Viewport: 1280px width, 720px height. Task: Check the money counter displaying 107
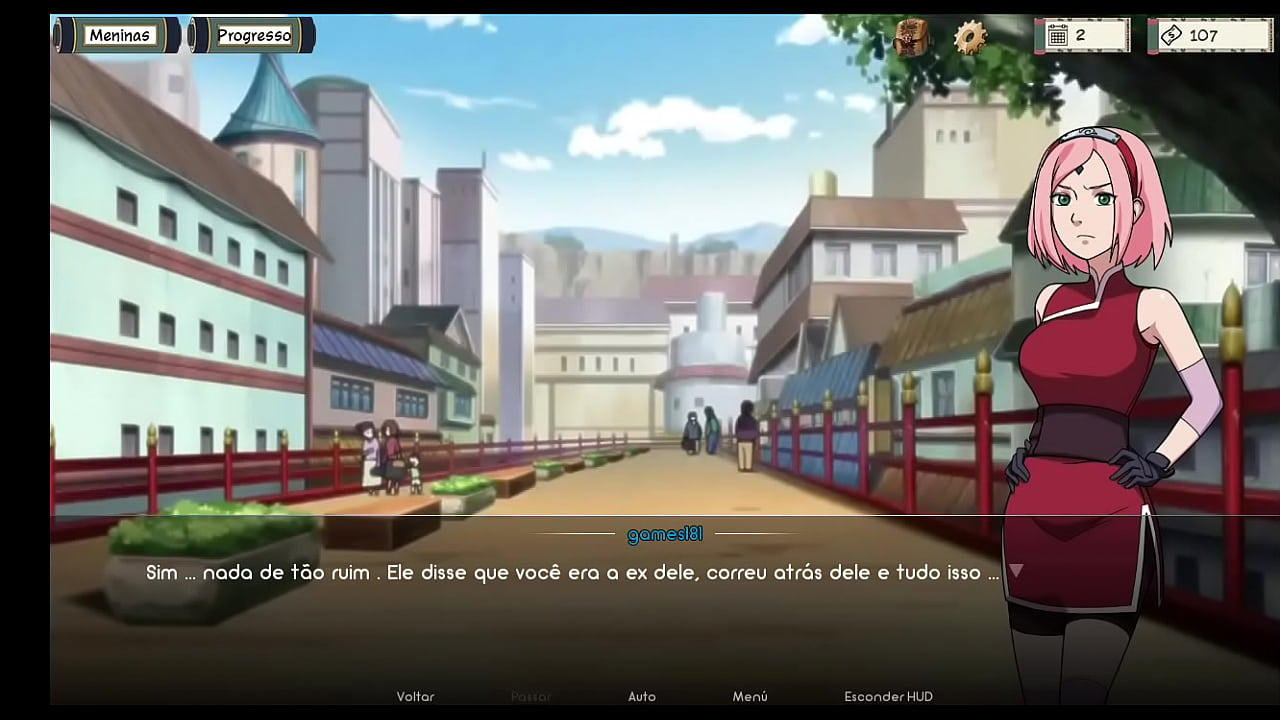1203,34
